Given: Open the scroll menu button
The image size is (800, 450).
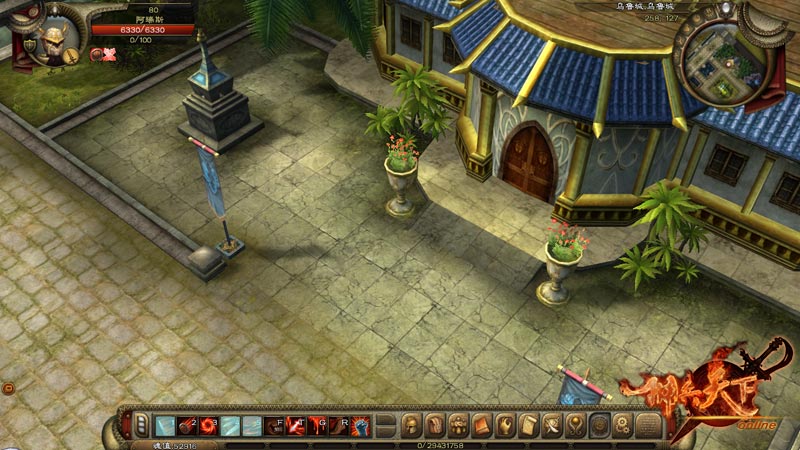Looking at the screenshot, I should 528,425.
